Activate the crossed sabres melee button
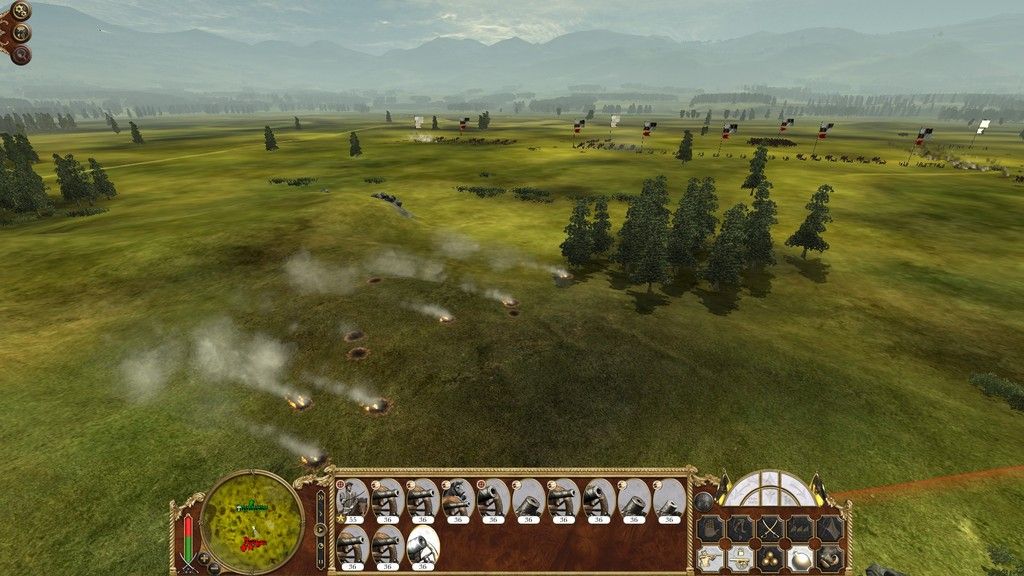 (x=770, y=528)
